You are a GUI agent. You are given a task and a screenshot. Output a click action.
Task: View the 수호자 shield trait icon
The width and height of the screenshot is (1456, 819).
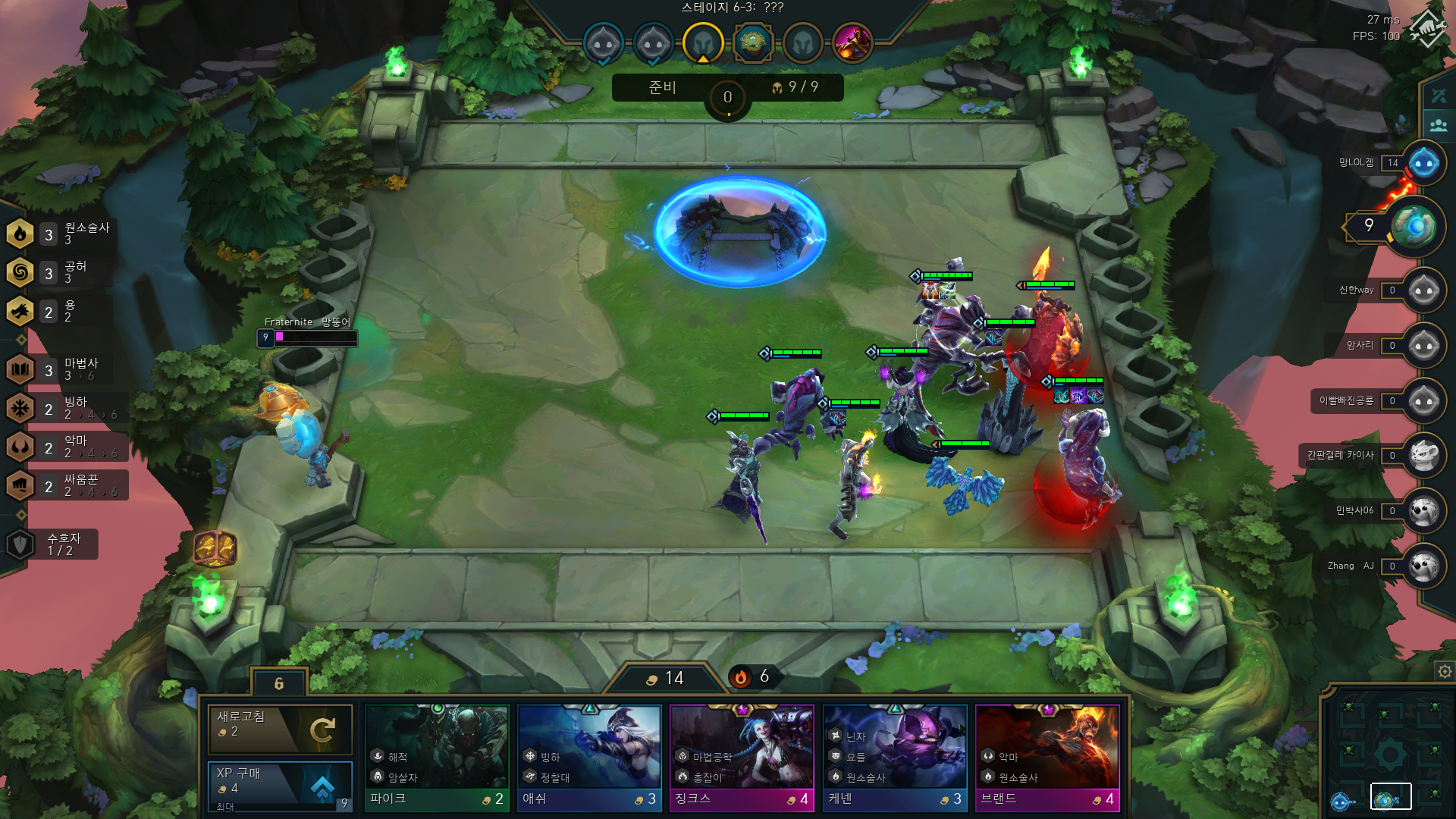(20, 544)
